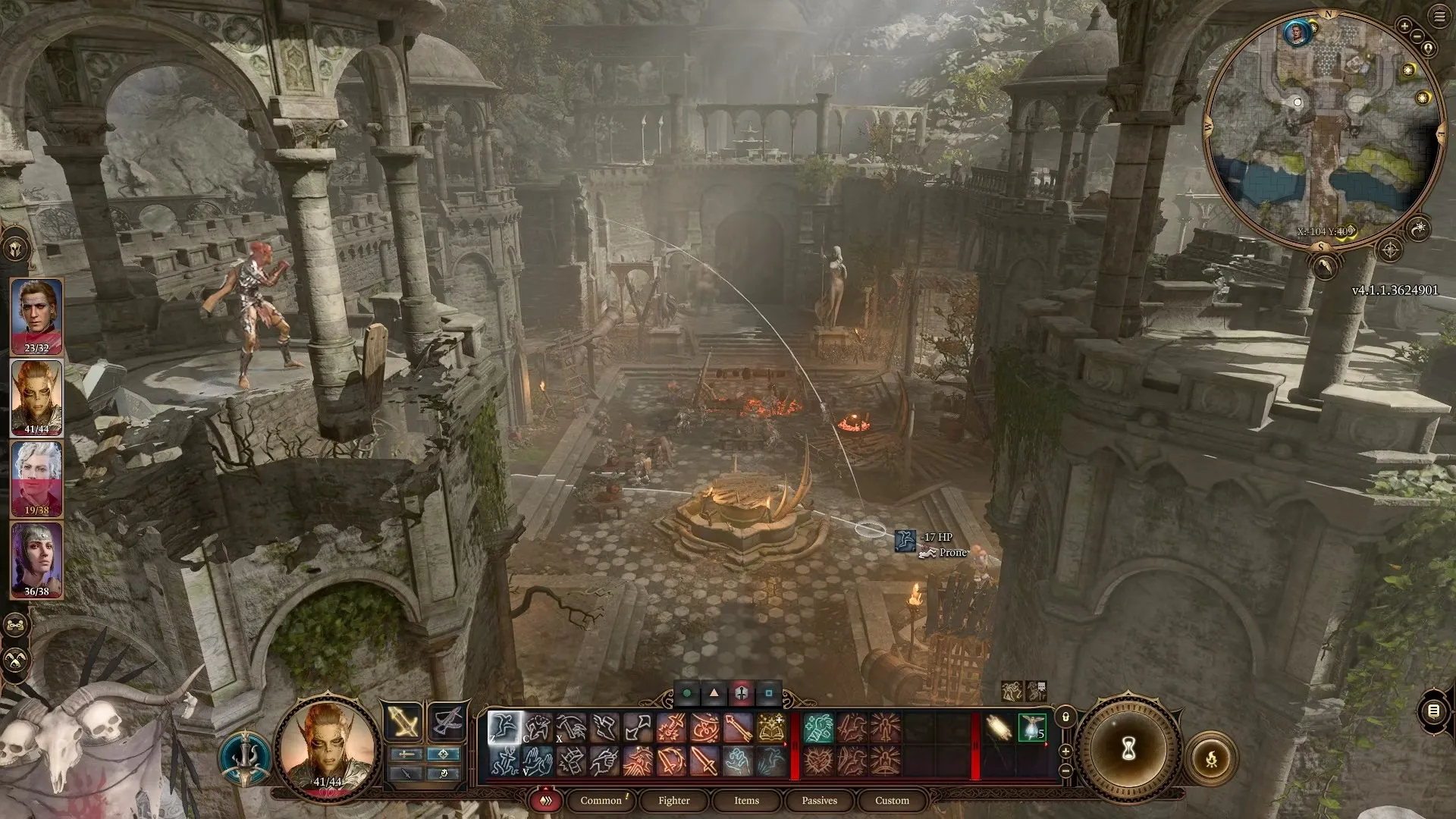This screenshot has height=819, width=1456.
Task: Click the minimap to open the map
Action: tap(1323, 129)
